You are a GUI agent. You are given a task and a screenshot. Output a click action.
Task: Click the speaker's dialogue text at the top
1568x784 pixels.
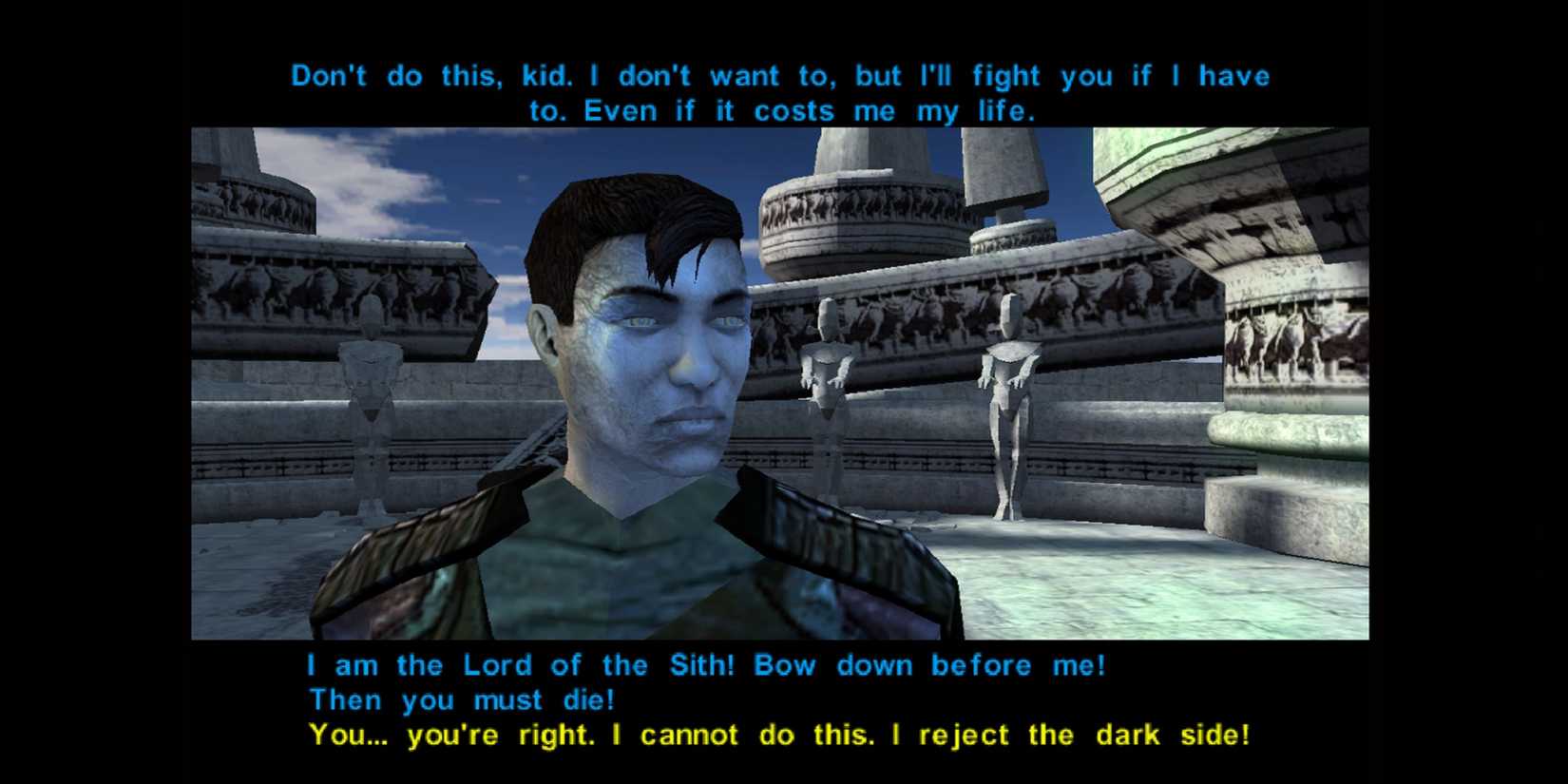[x=779, y=92]
